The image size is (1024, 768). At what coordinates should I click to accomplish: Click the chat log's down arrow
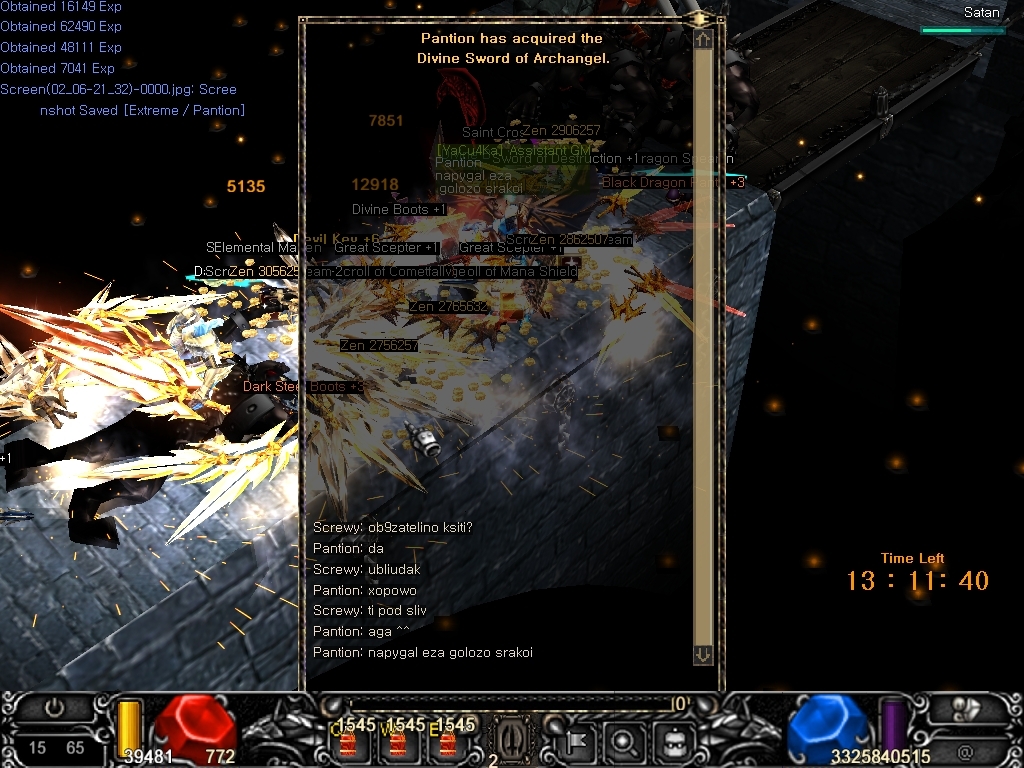click(x=703, y=654)
